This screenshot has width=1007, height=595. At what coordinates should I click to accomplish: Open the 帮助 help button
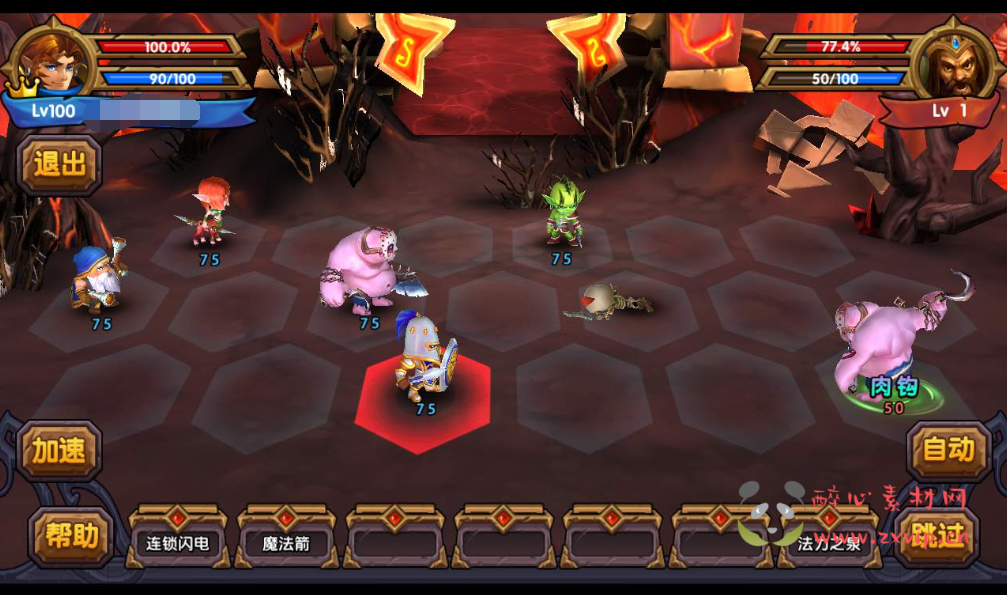[71, 536]
